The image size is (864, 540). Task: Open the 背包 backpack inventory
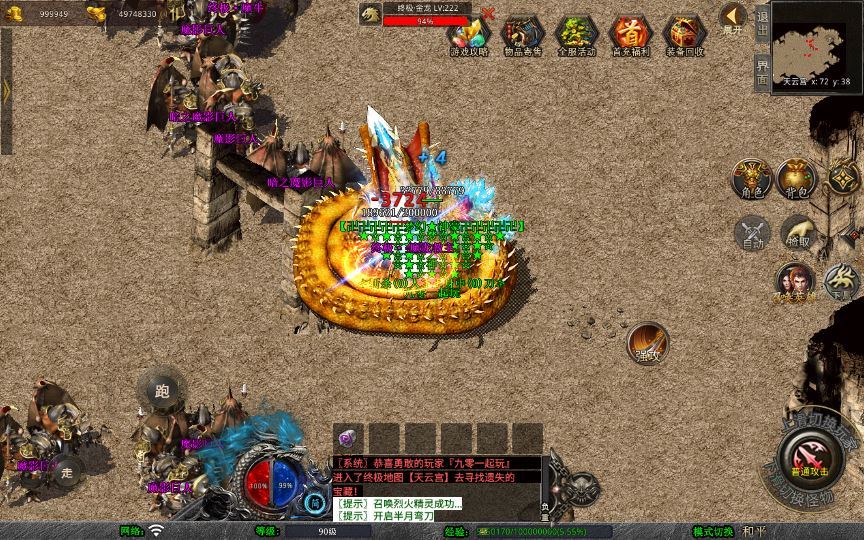click(x=797, y=178)
